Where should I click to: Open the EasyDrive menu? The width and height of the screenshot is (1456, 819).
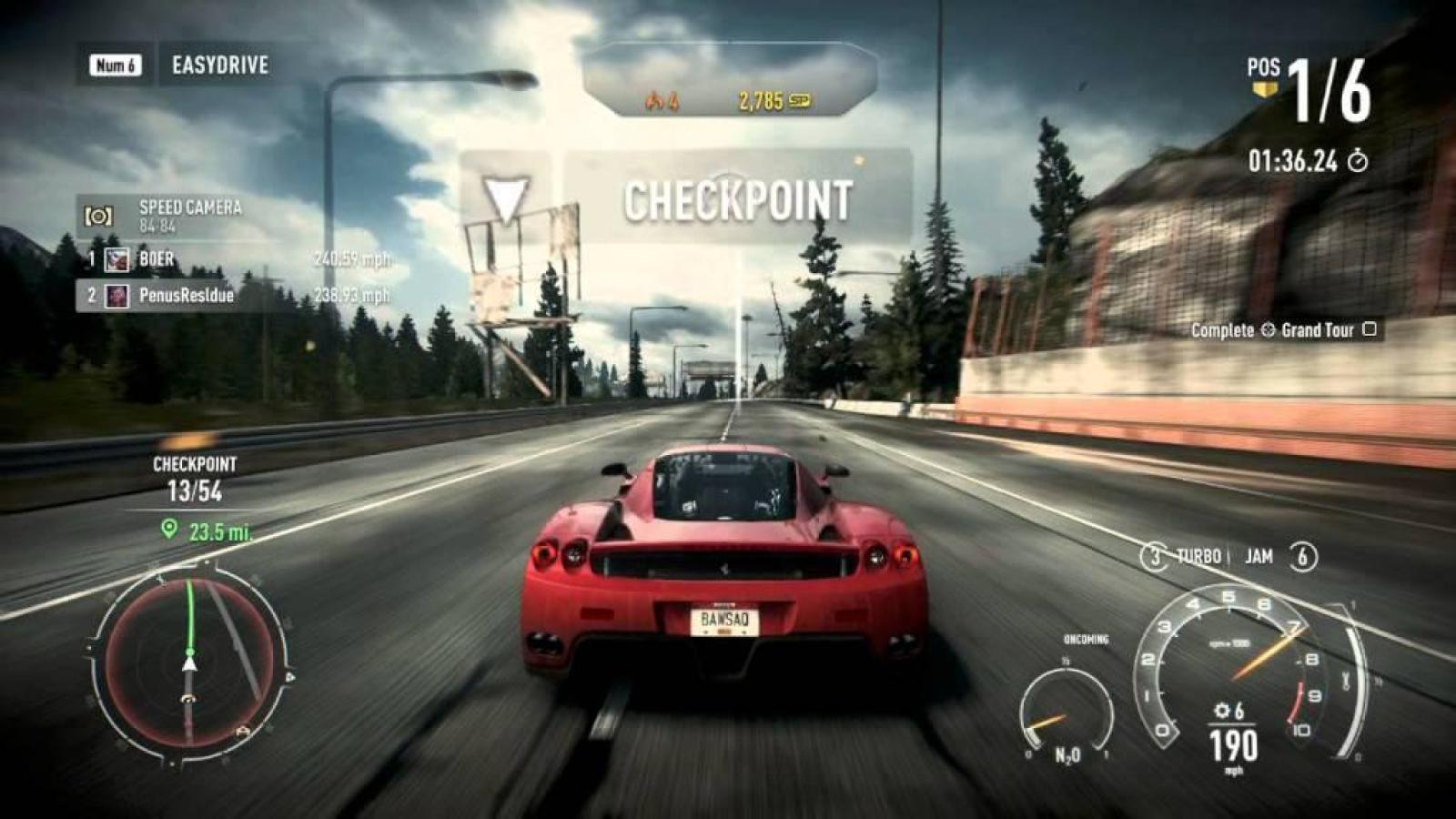point(219,66)
